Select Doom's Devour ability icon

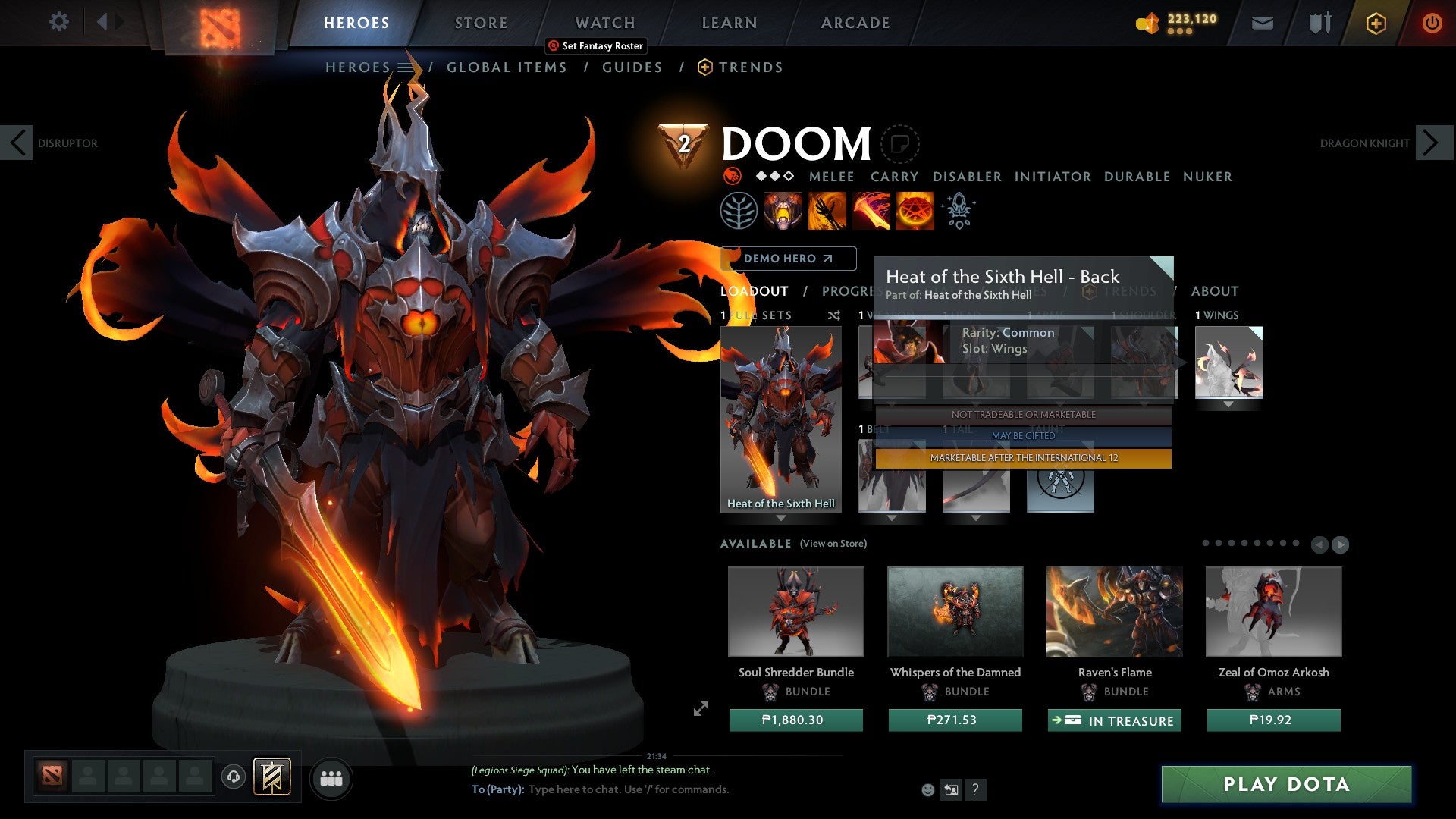784,210
